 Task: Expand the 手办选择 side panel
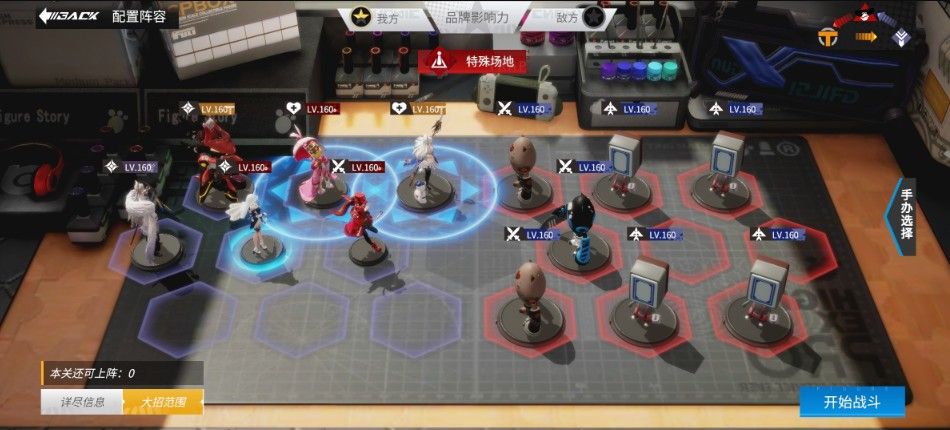pyautogui.click(x=905, y=214)
